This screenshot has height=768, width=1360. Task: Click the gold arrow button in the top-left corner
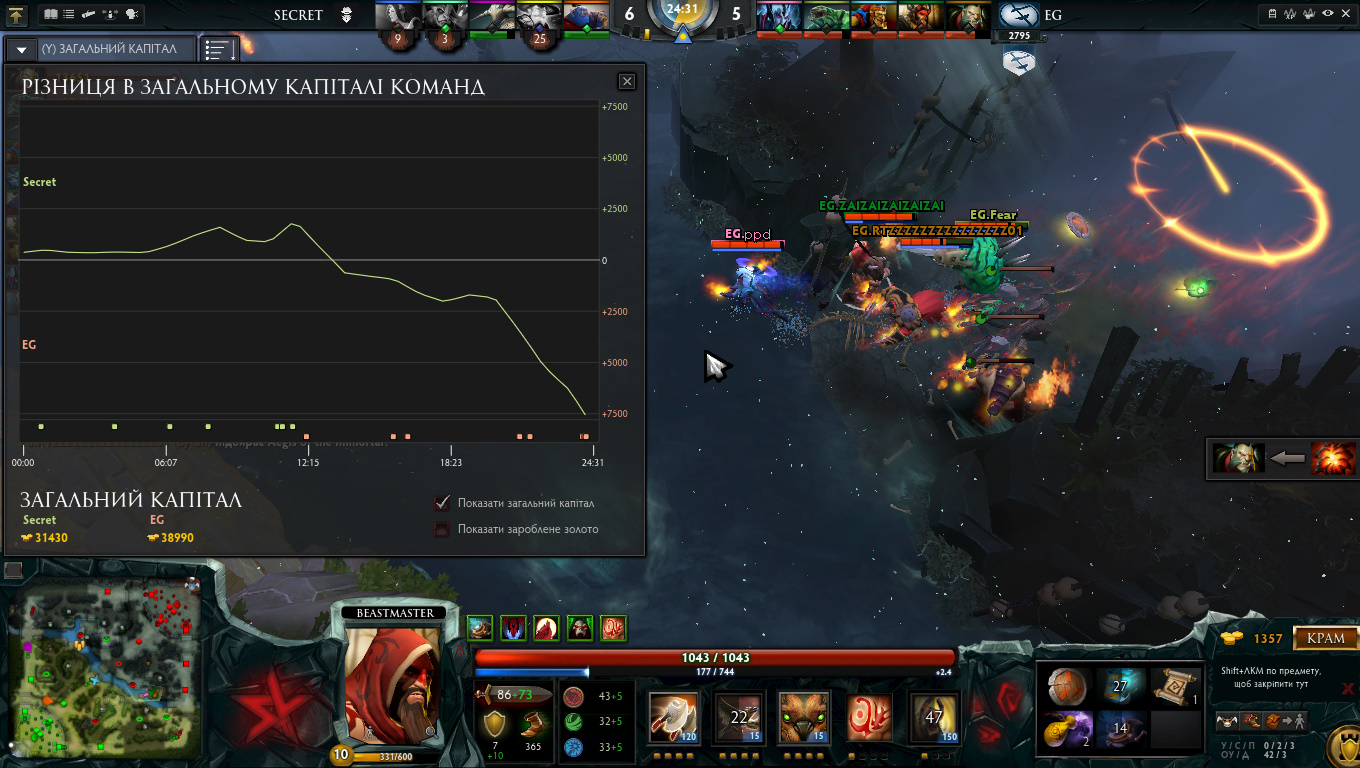coord(16,15)
